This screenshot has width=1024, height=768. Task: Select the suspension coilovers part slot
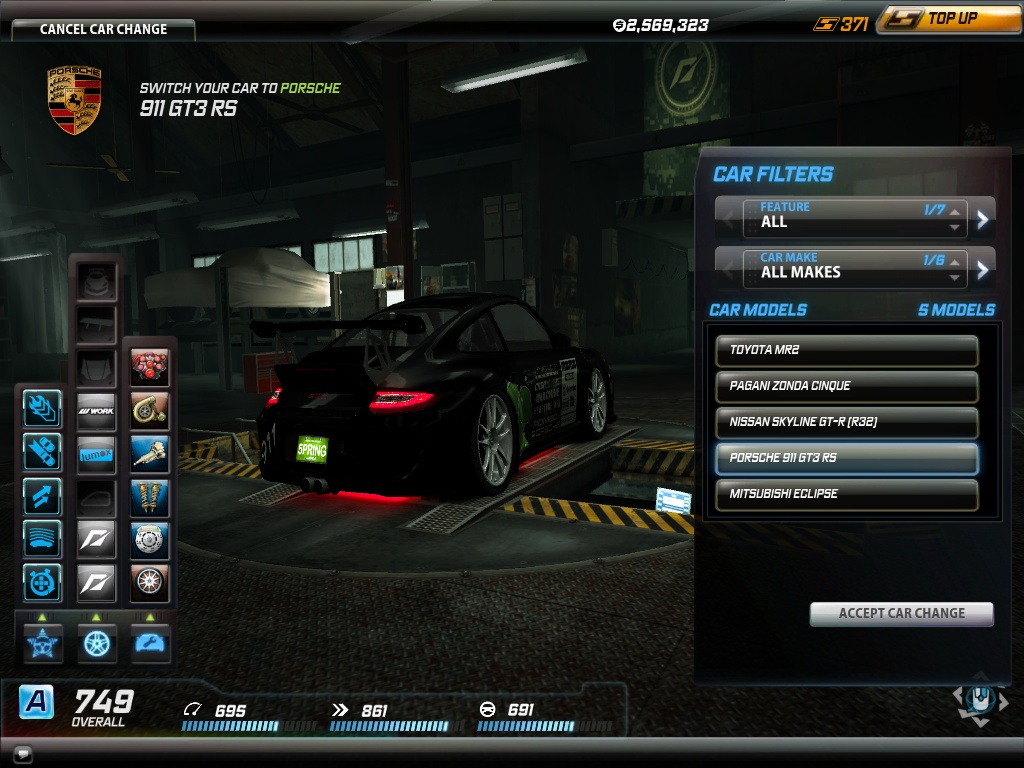150,497
